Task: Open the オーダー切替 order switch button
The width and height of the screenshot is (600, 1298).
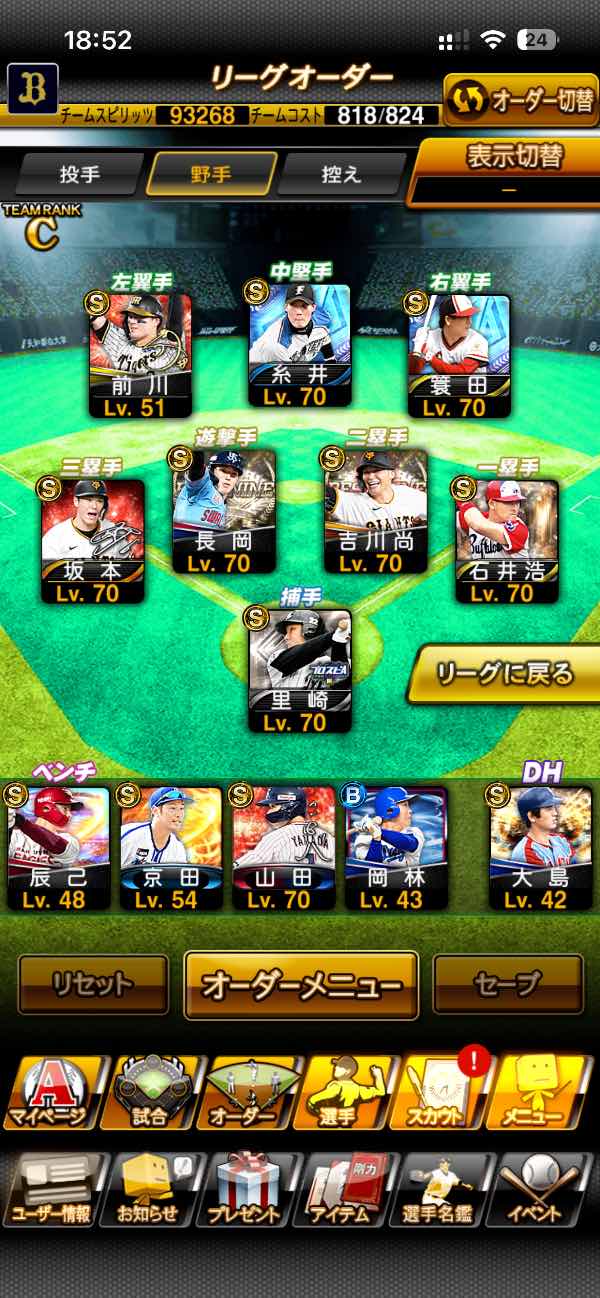Action: [x=520, y=99]
